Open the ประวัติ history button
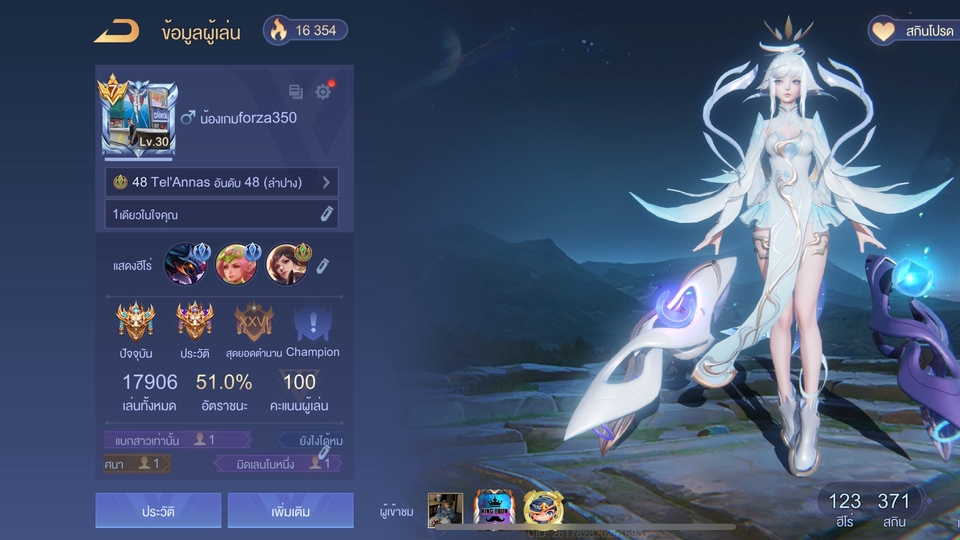Viewport: 960px width, 540px height. pos(158,511)
